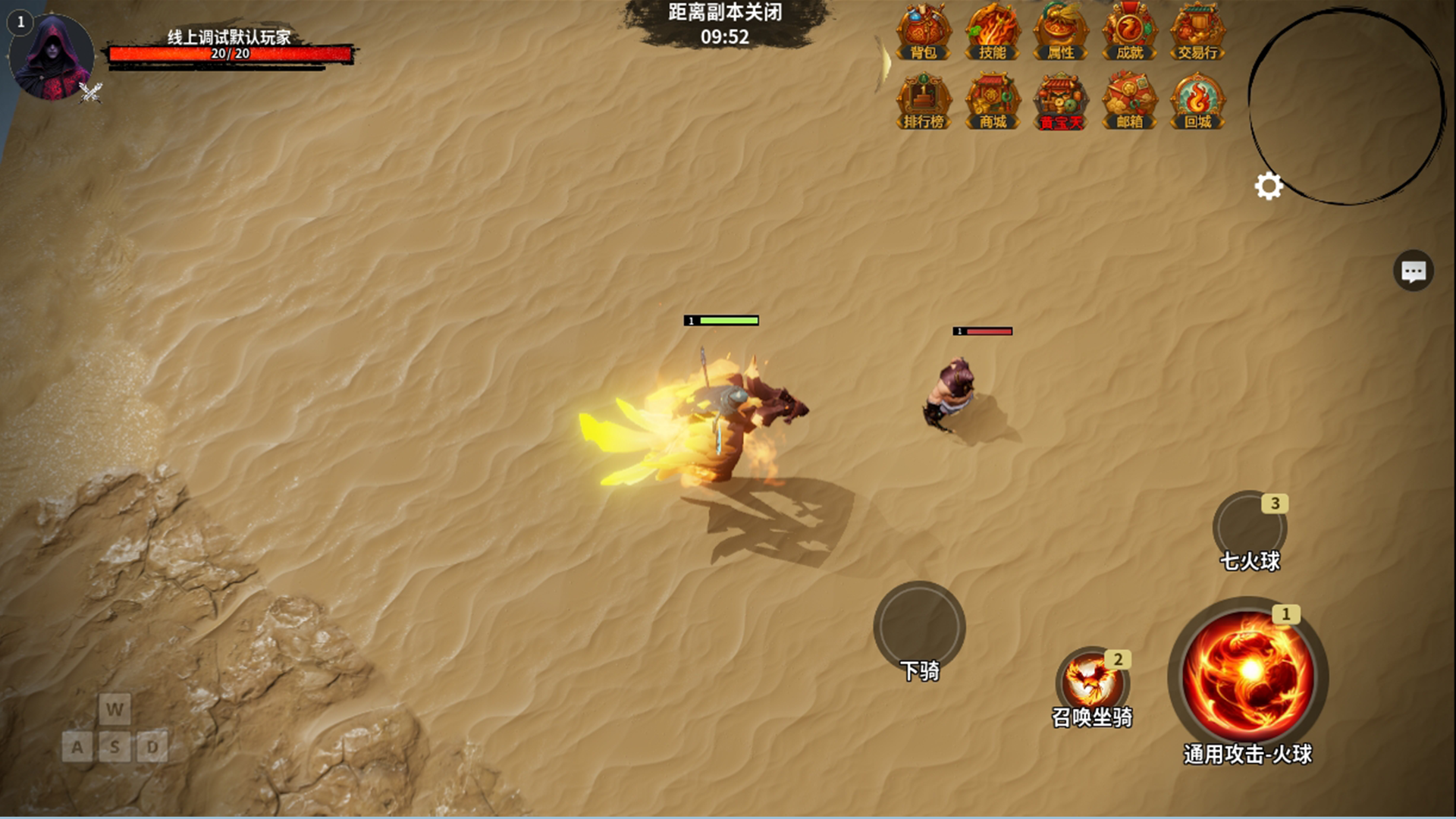Open the 背包 backpack

(924, 33)
